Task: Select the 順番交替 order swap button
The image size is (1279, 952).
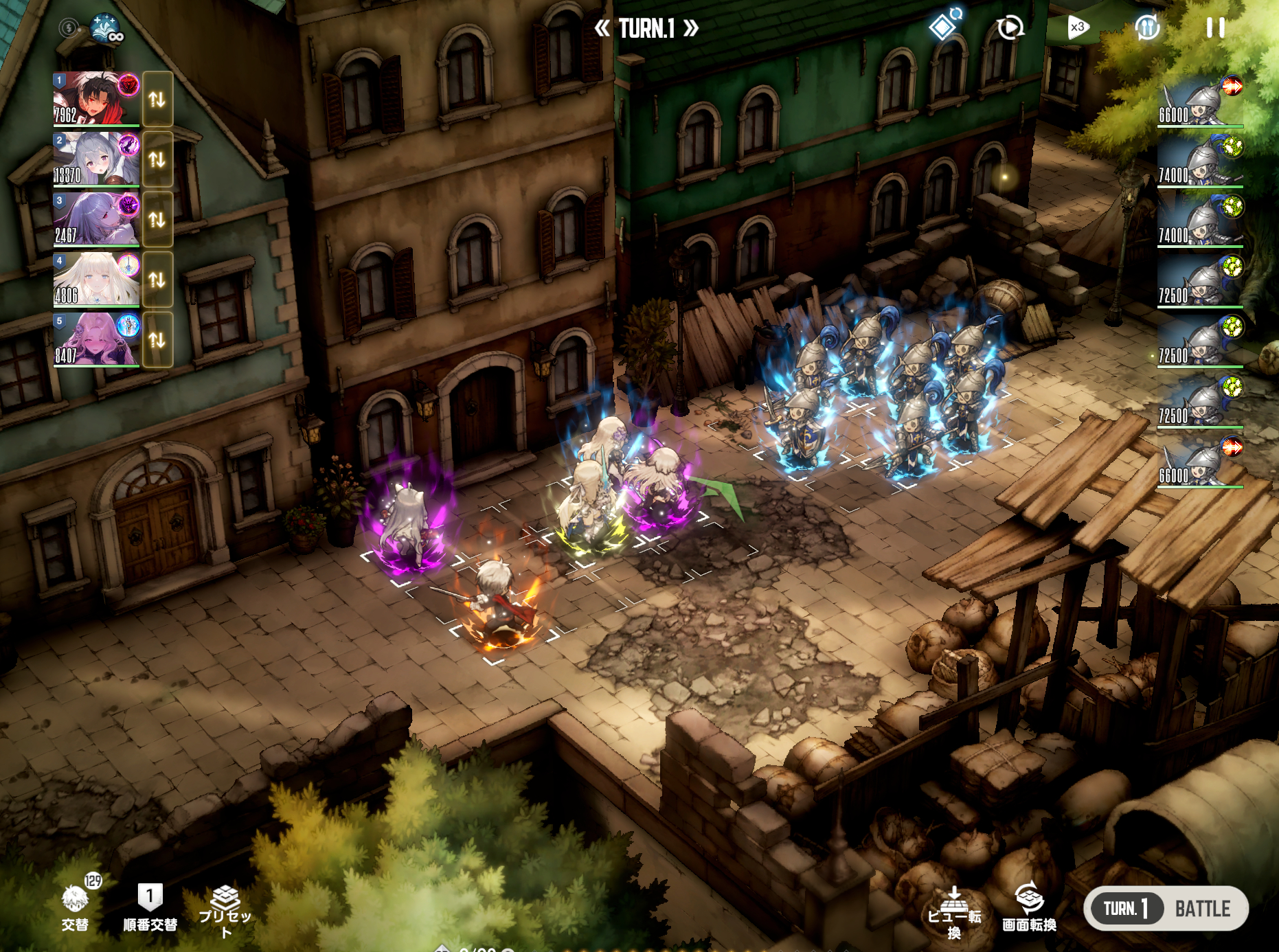Action: 150,907
